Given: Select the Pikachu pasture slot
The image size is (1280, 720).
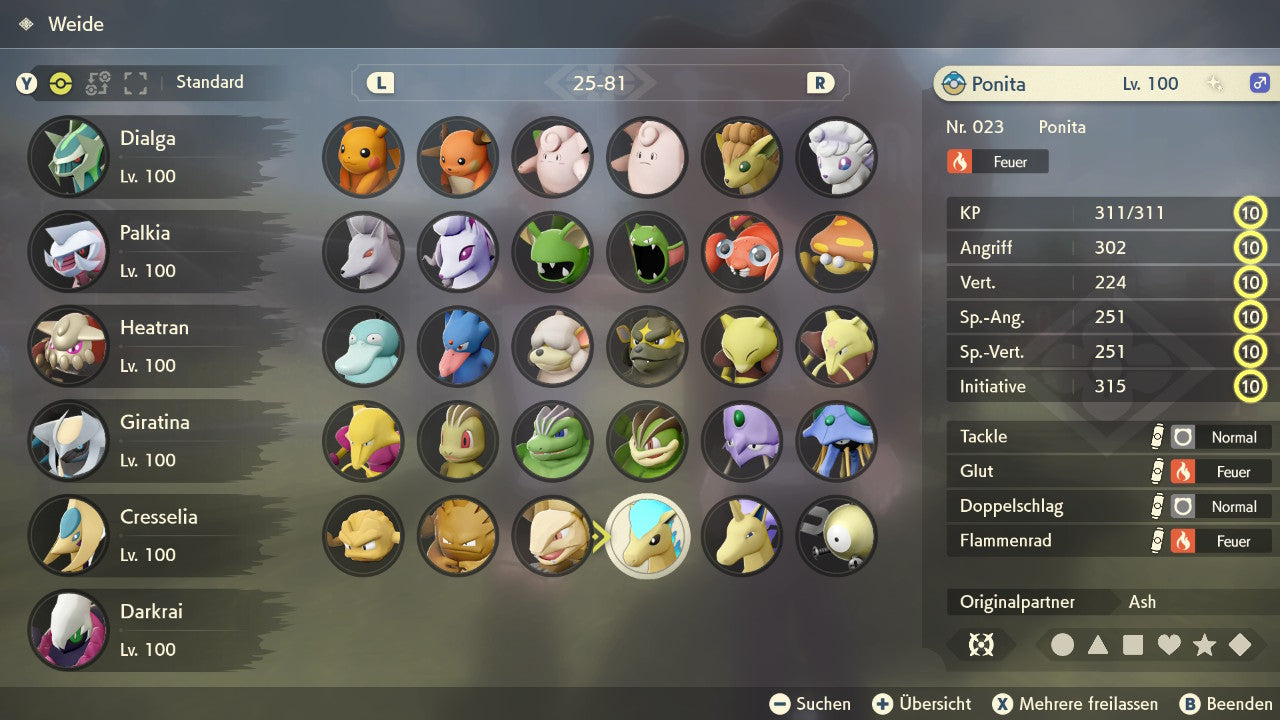Looking at the screenshot, I should coord(363,157).
